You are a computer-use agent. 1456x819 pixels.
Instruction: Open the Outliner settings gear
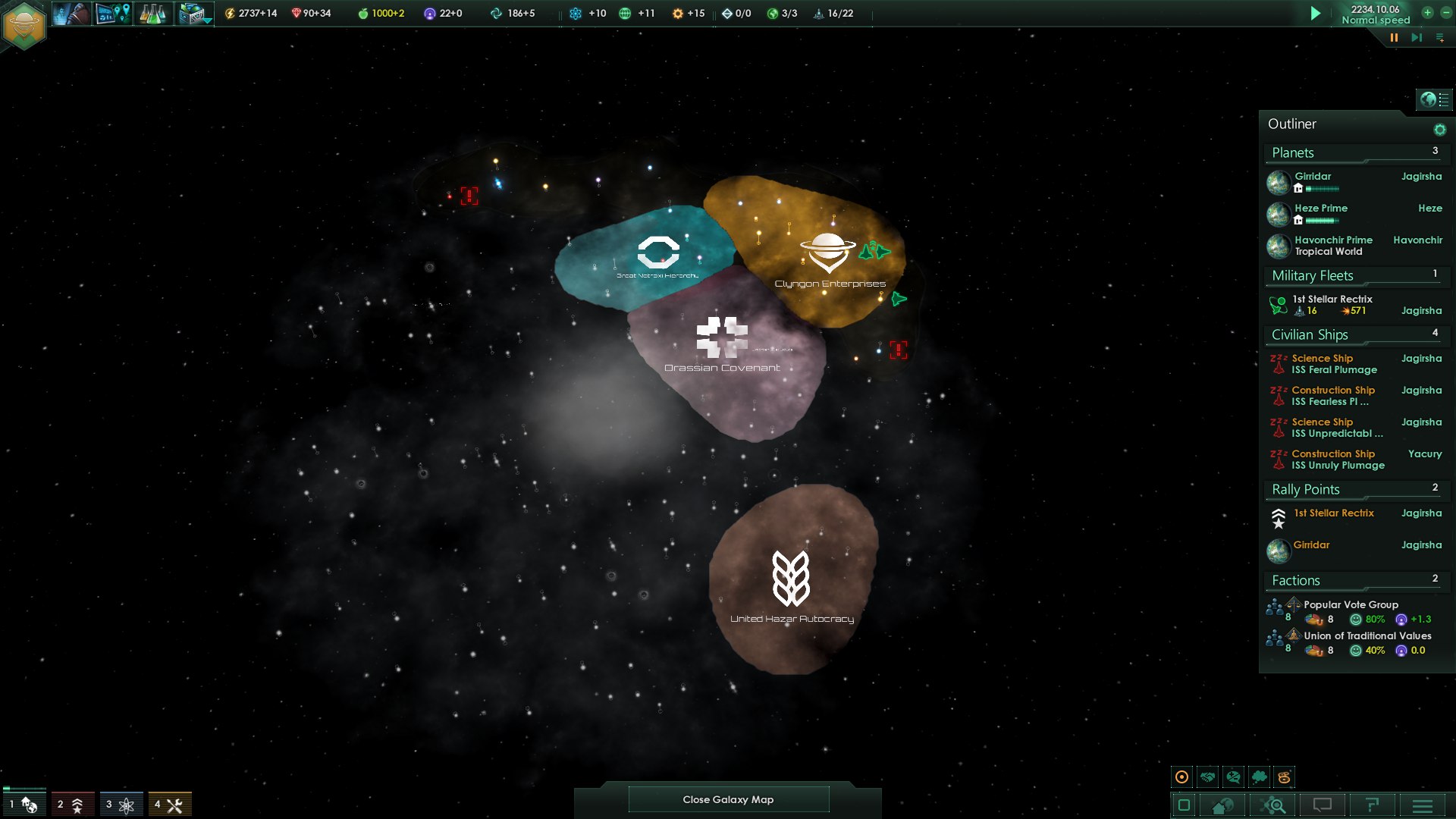pos(1439,130)
